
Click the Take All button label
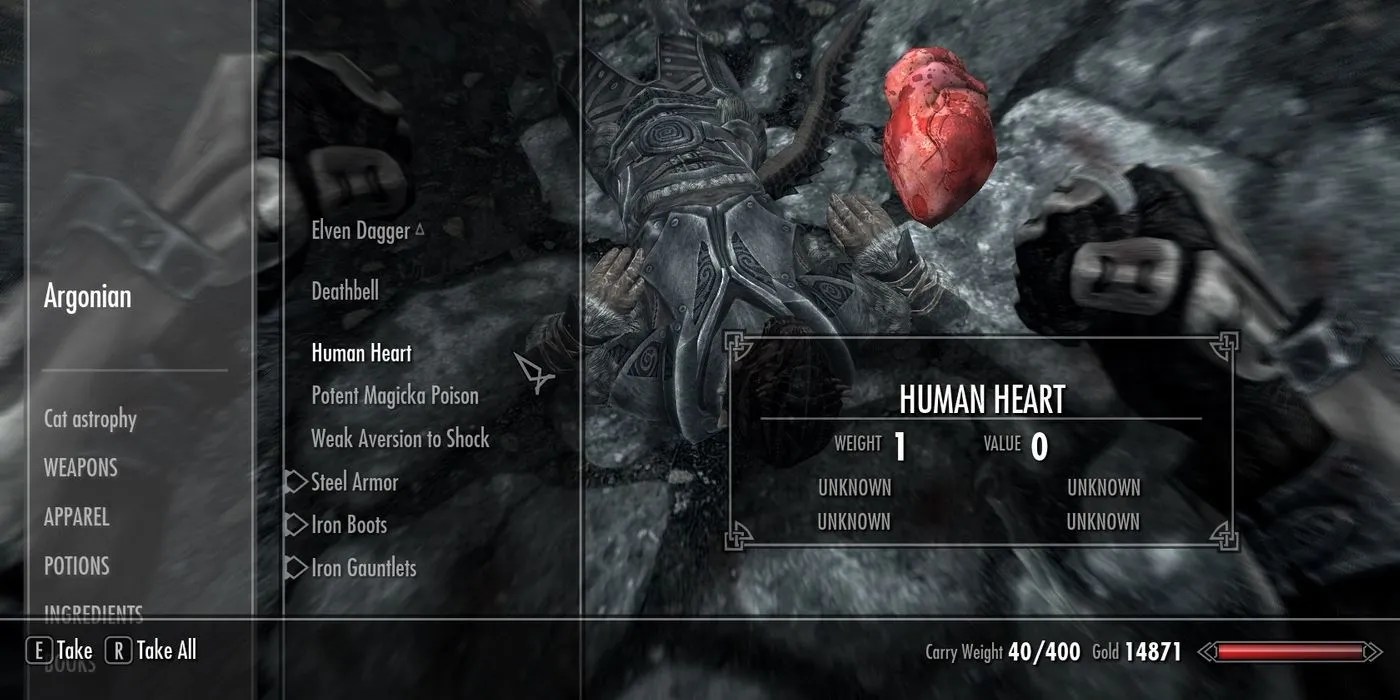coord(166,651)
